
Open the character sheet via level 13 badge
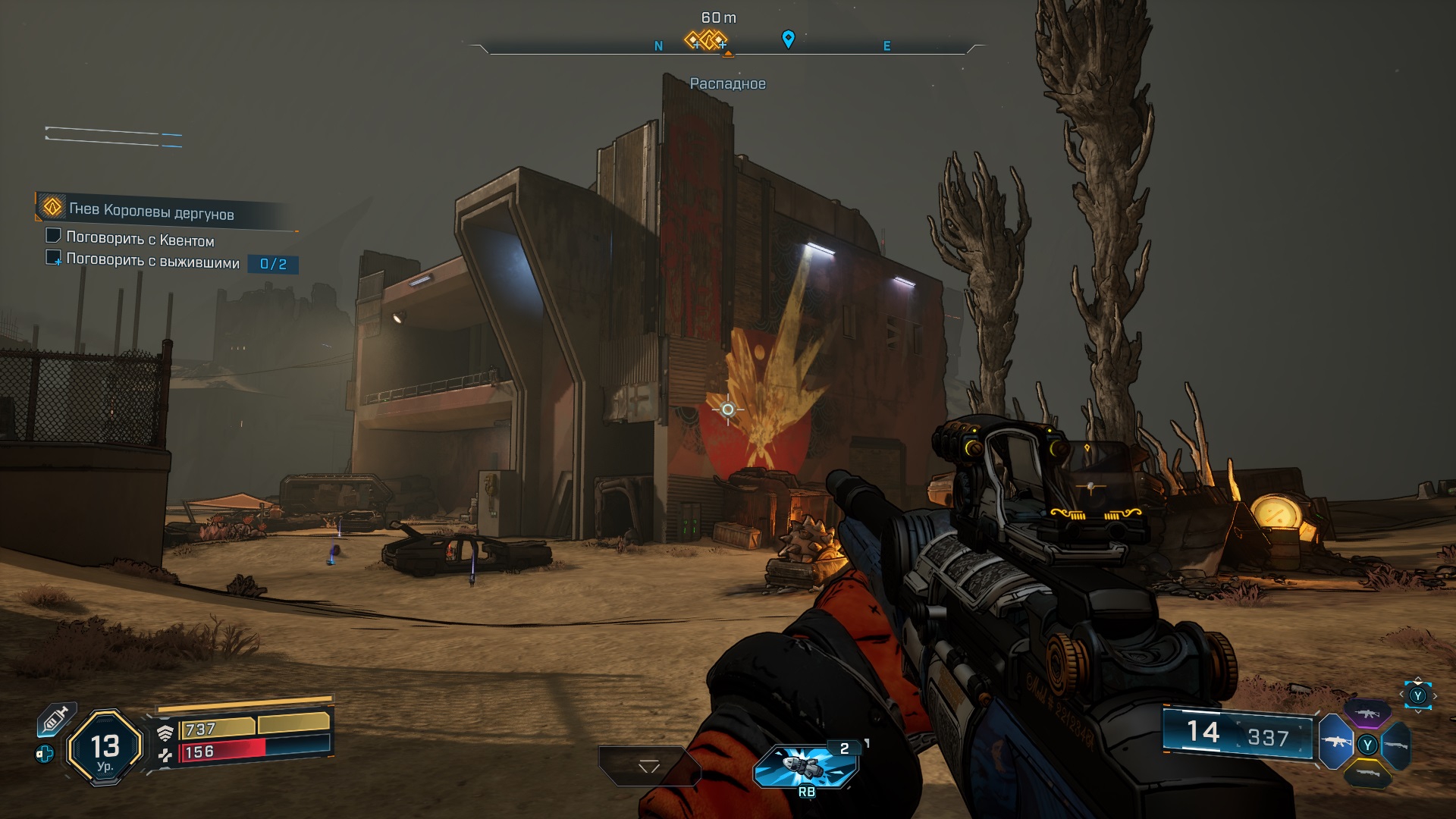tap(105, 748)
